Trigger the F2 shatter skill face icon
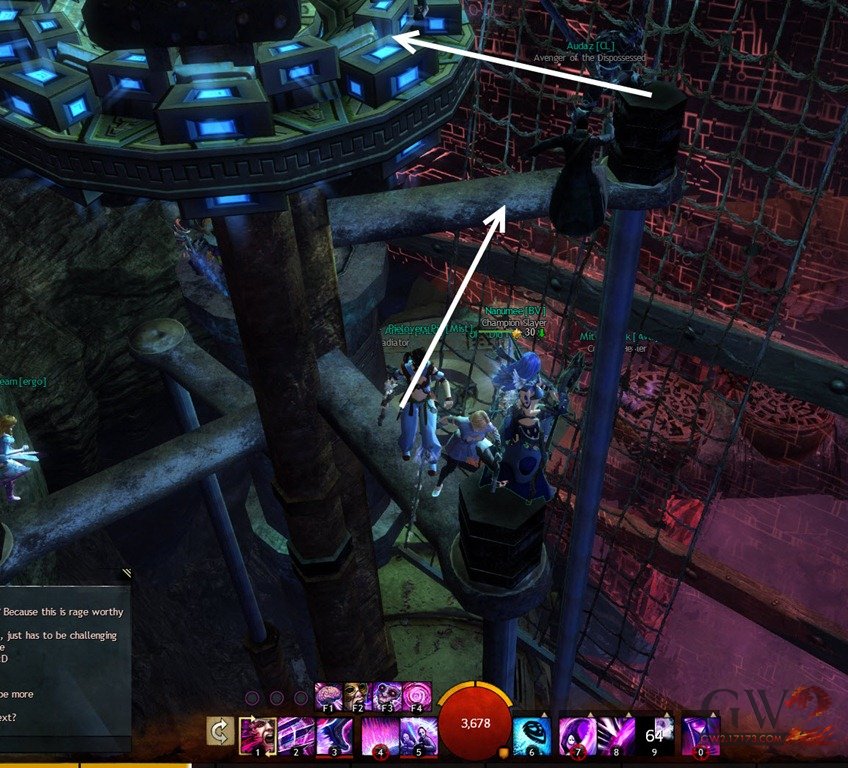This screenshot has width=848, height=768. 357,696
